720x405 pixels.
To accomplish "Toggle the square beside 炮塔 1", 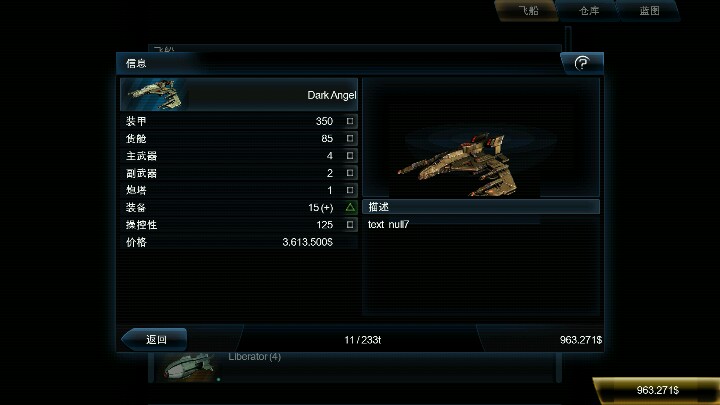I will click(350, 190).
